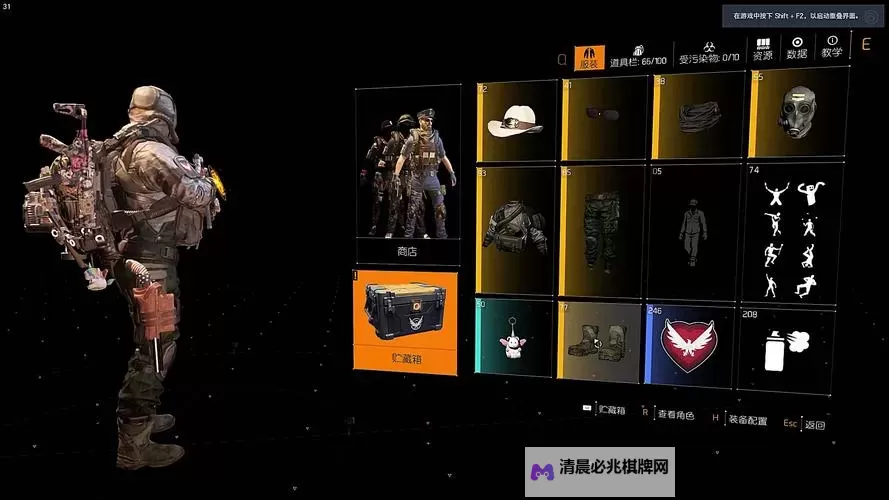Open the 商店 store tile
The width and height of the screenshot is (889, 500).
click(407, 175)
